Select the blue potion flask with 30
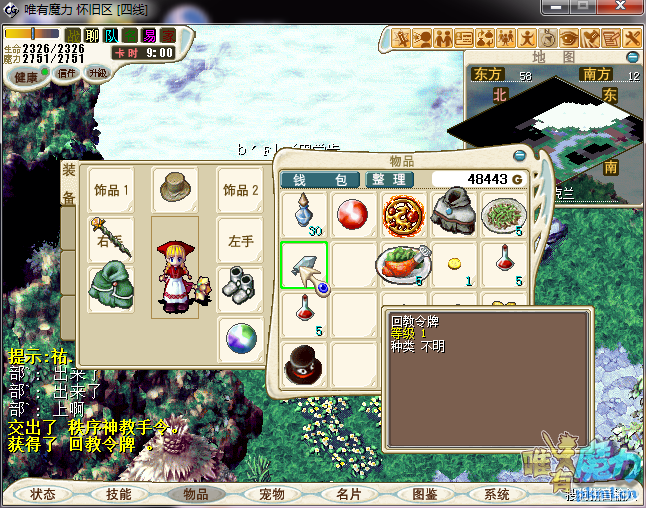Image resolution: width=646 pixels, height=508 pixels. click(304, 214)
